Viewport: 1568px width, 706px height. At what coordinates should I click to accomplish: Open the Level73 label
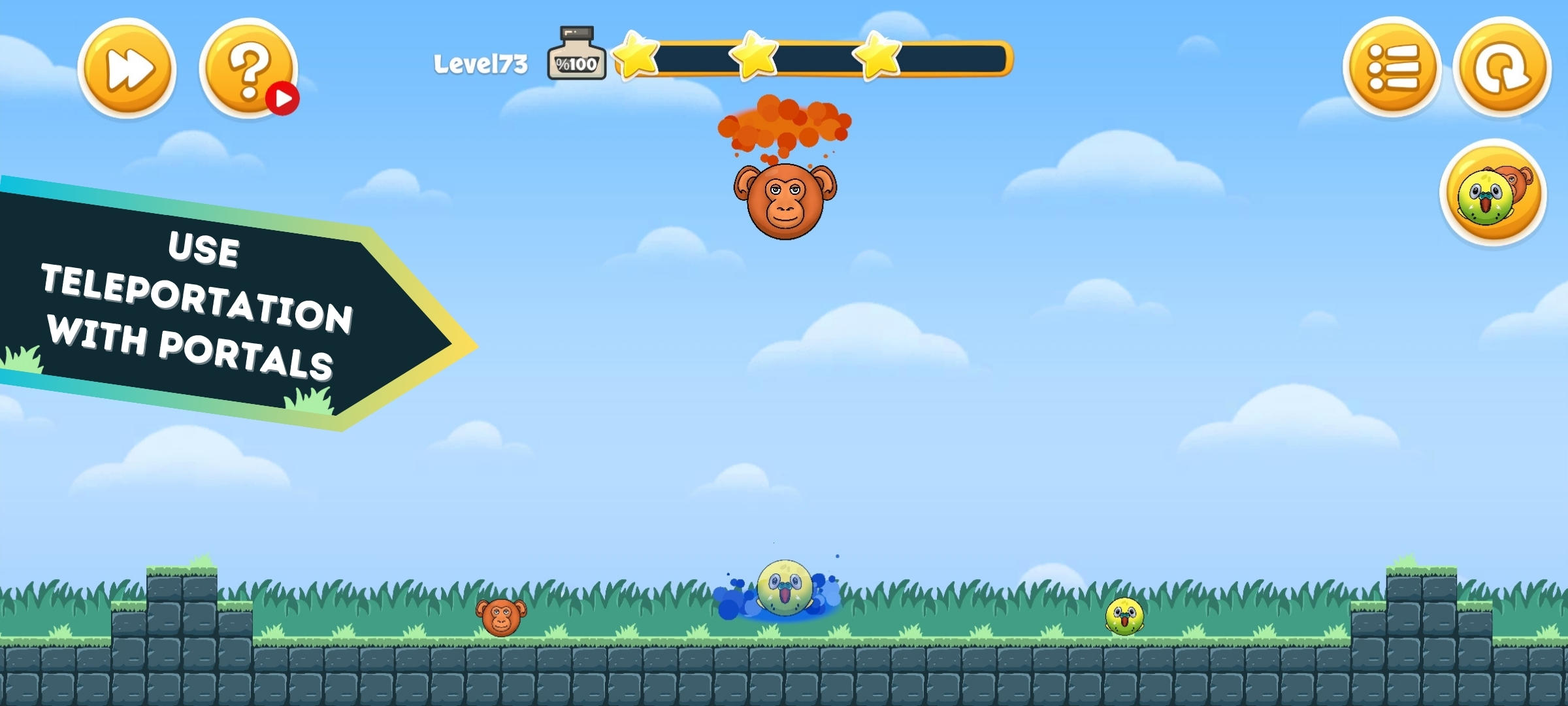tap(481, 63)
